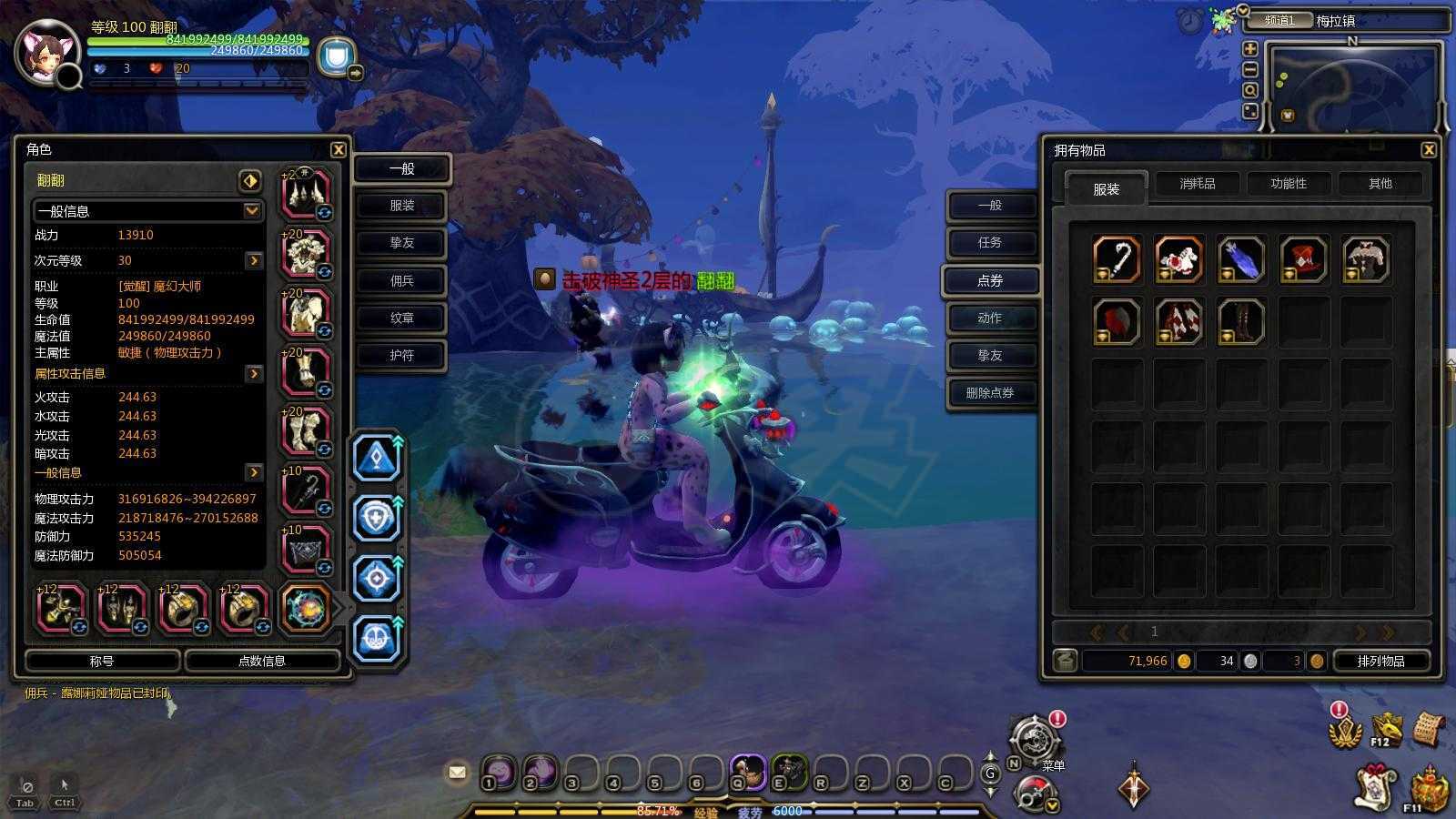Viewport: 1456px width, 819px height.
Task: Close the 角色 character window
Action: click(338, 150)
